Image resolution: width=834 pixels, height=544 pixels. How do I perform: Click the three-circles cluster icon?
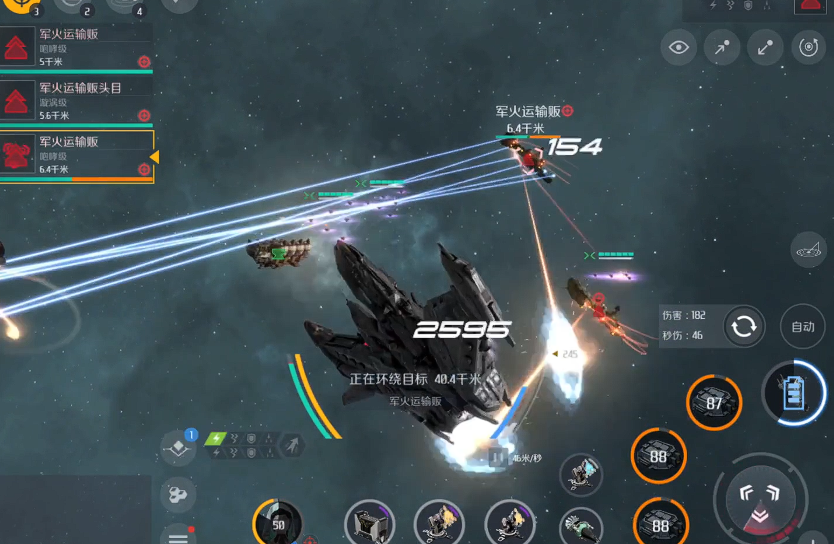click(x=178, y=494)
